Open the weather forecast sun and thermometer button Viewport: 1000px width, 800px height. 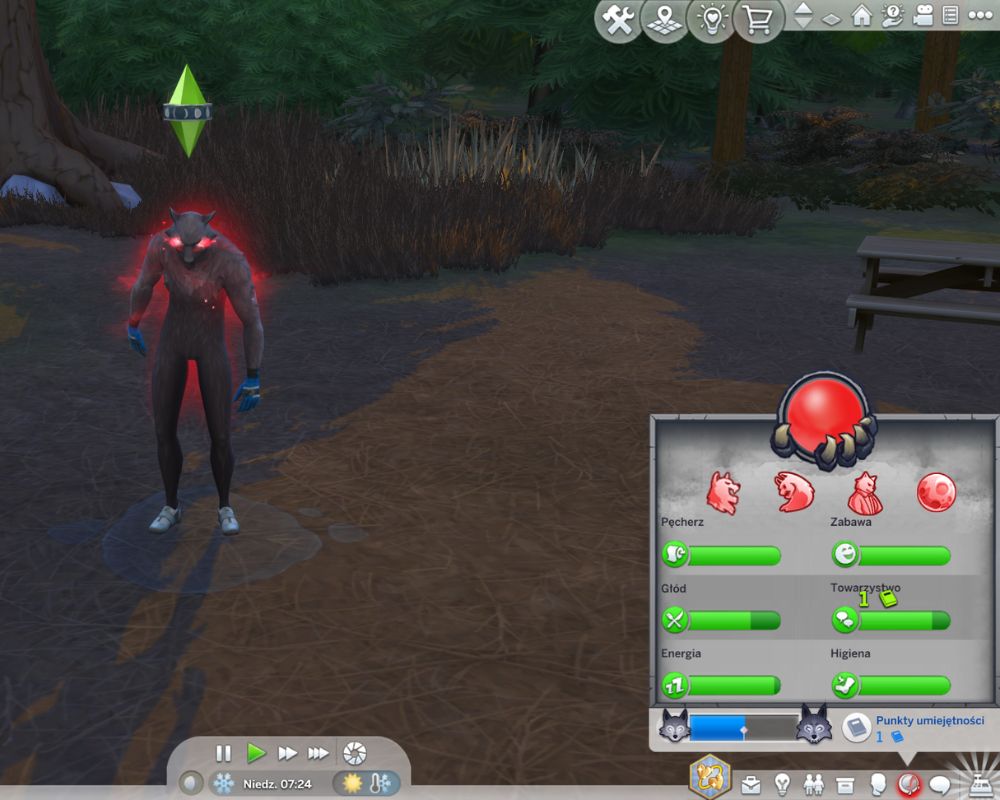tap(366, 783)
